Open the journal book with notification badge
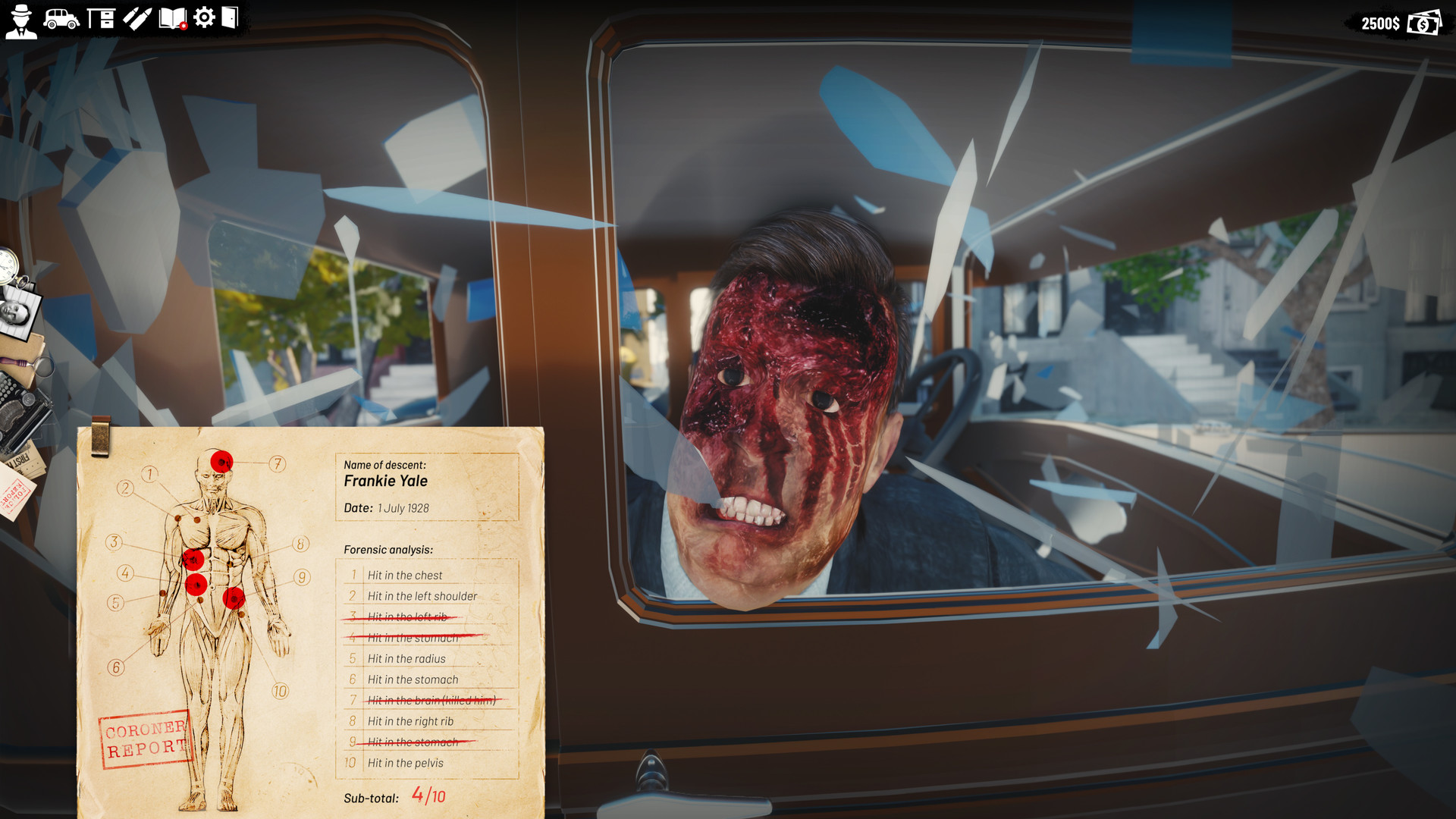Viewport: 1456px width, 819px height. [x=173, y=18]
